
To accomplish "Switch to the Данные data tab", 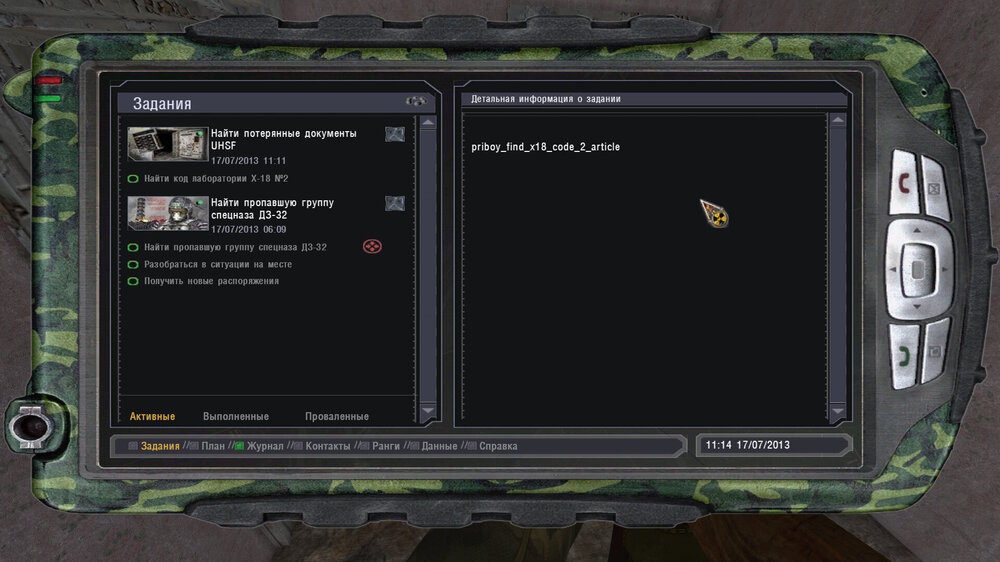I will (x=439, y=446).
